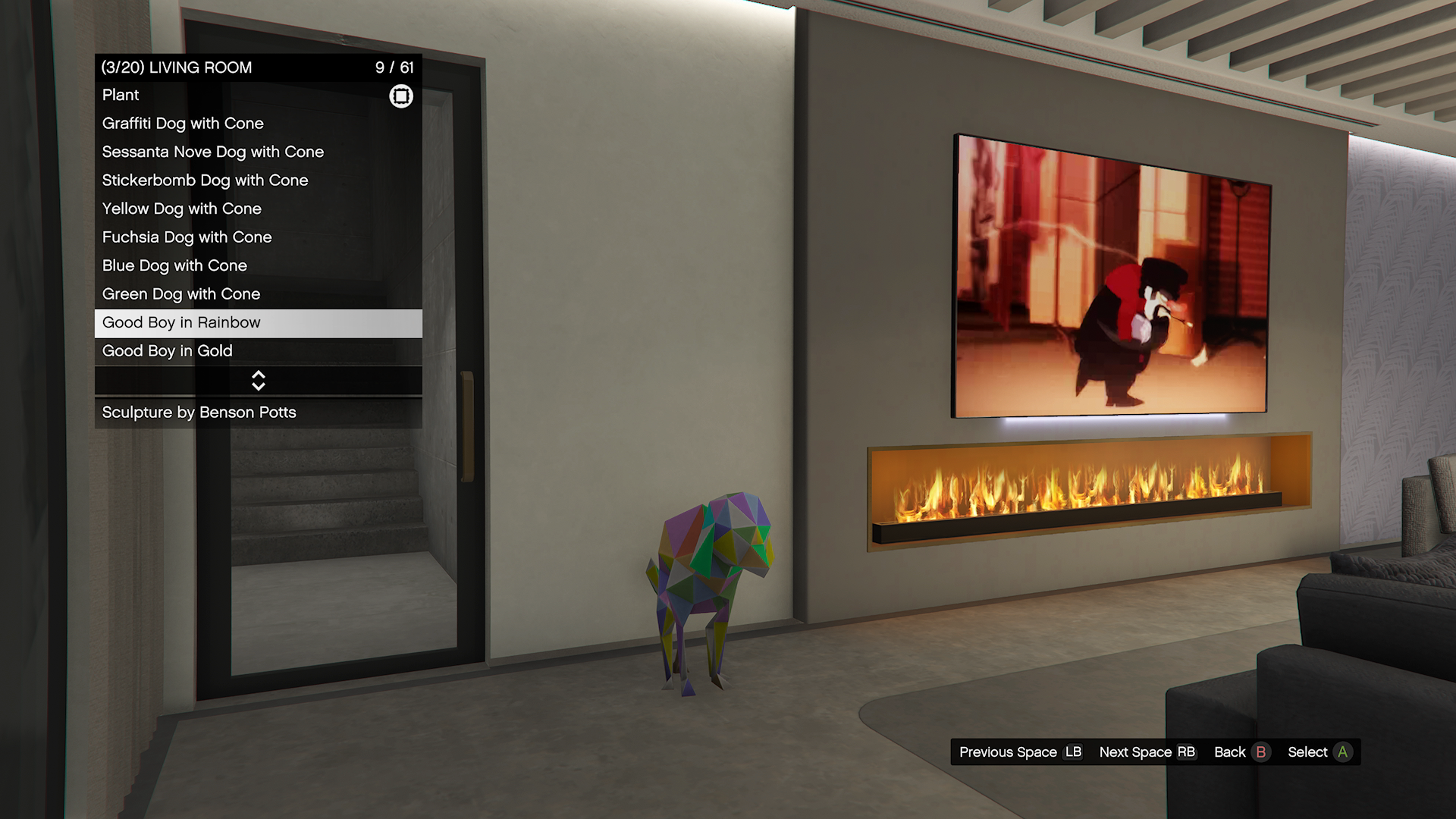This screenshot has height=819, width=1456.
Task: Advance to the Next Space
Action: [x=1147, y=752]
